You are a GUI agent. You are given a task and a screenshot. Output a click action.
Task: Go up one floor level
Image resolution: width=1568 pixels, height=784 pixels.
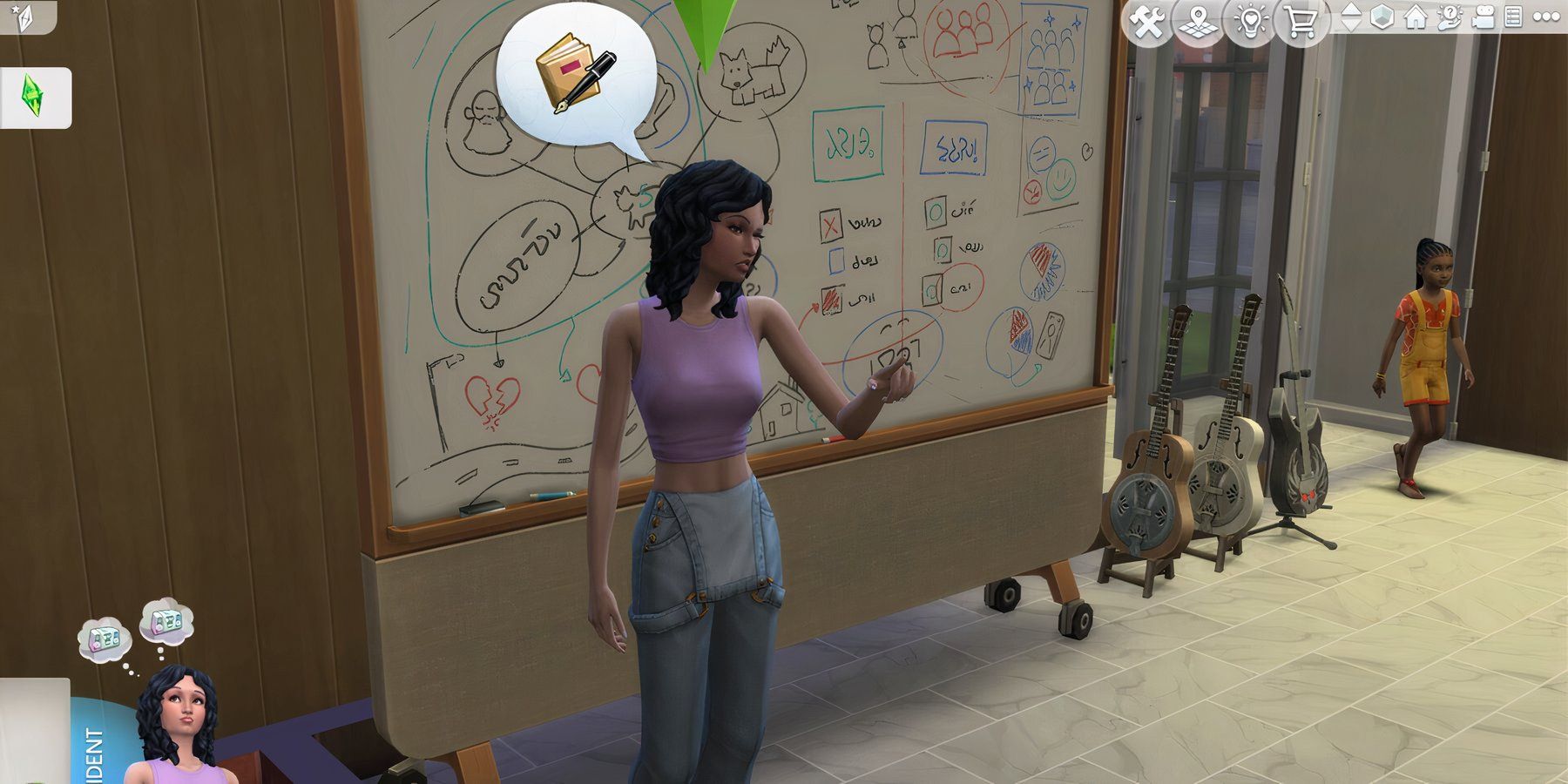click(1350, 9)
